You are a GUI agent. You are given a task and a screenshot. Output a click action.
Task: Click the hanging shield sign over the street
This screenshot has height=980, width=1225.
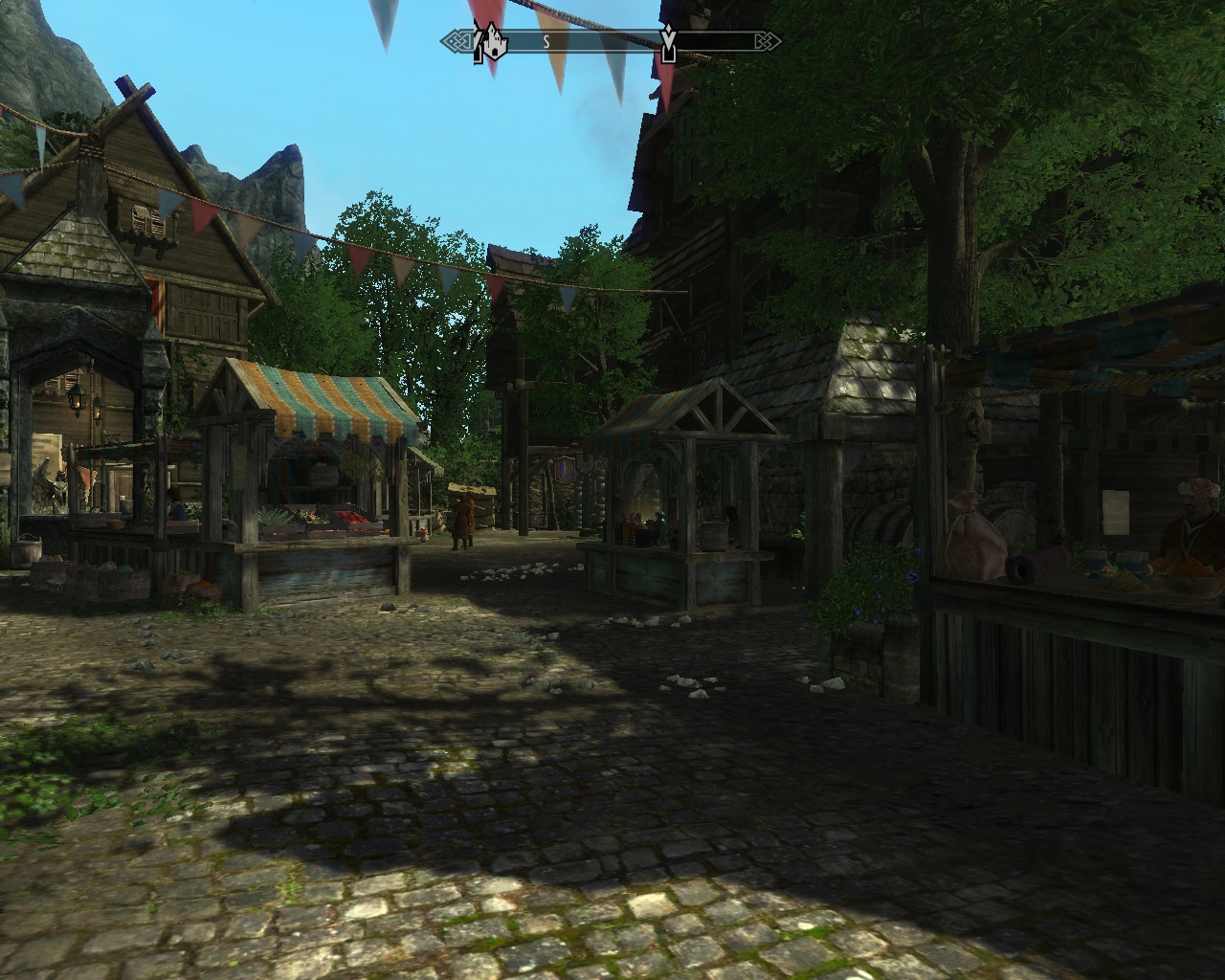(565, 467)
